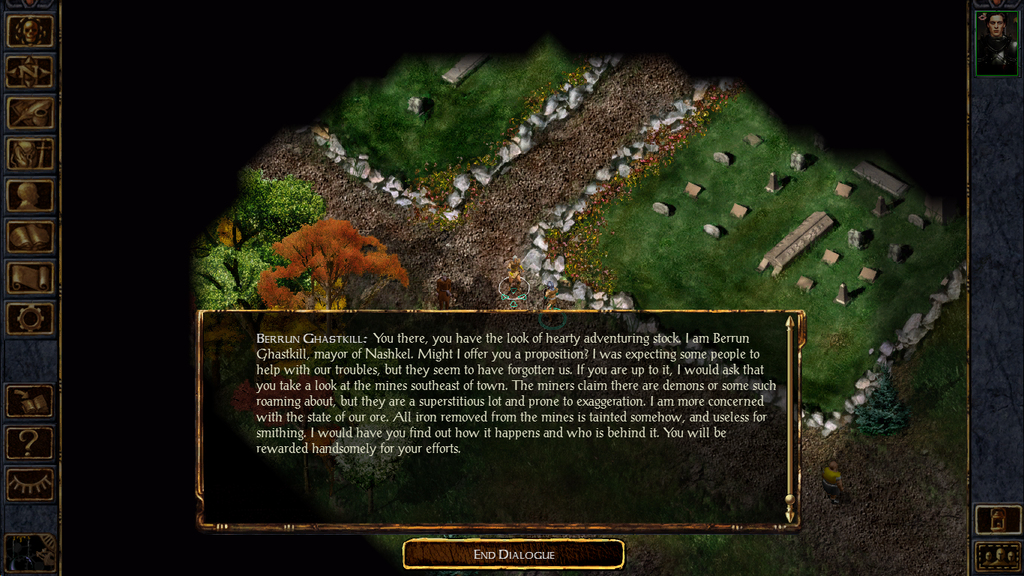The width and height of the screenshot is (1024, 576).
Task: Open the journal quill icon
Action: (30, 112)
